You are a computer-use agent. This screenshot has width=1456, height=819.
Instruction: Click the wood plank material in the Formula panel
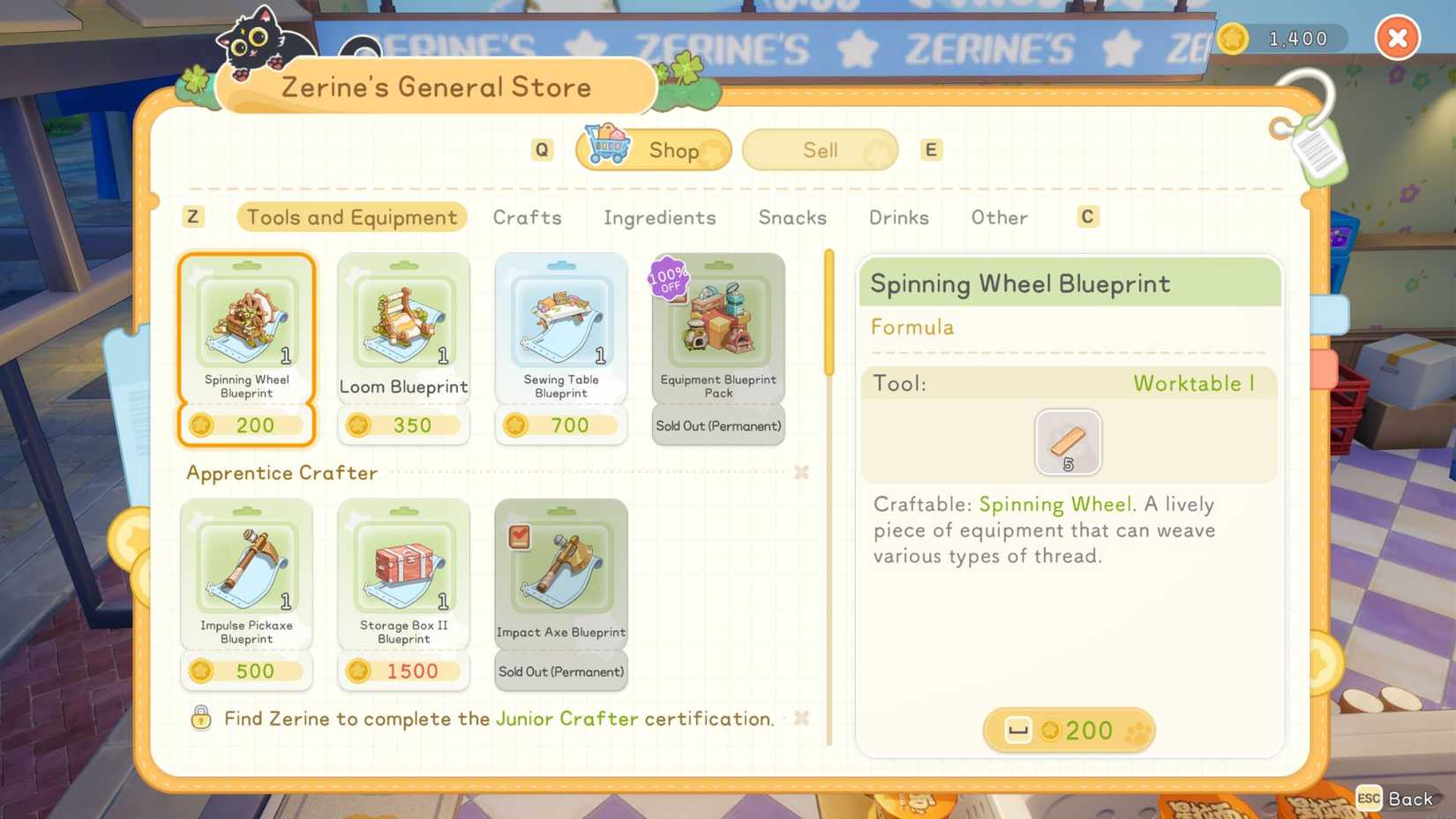[x=1068, y=442]
